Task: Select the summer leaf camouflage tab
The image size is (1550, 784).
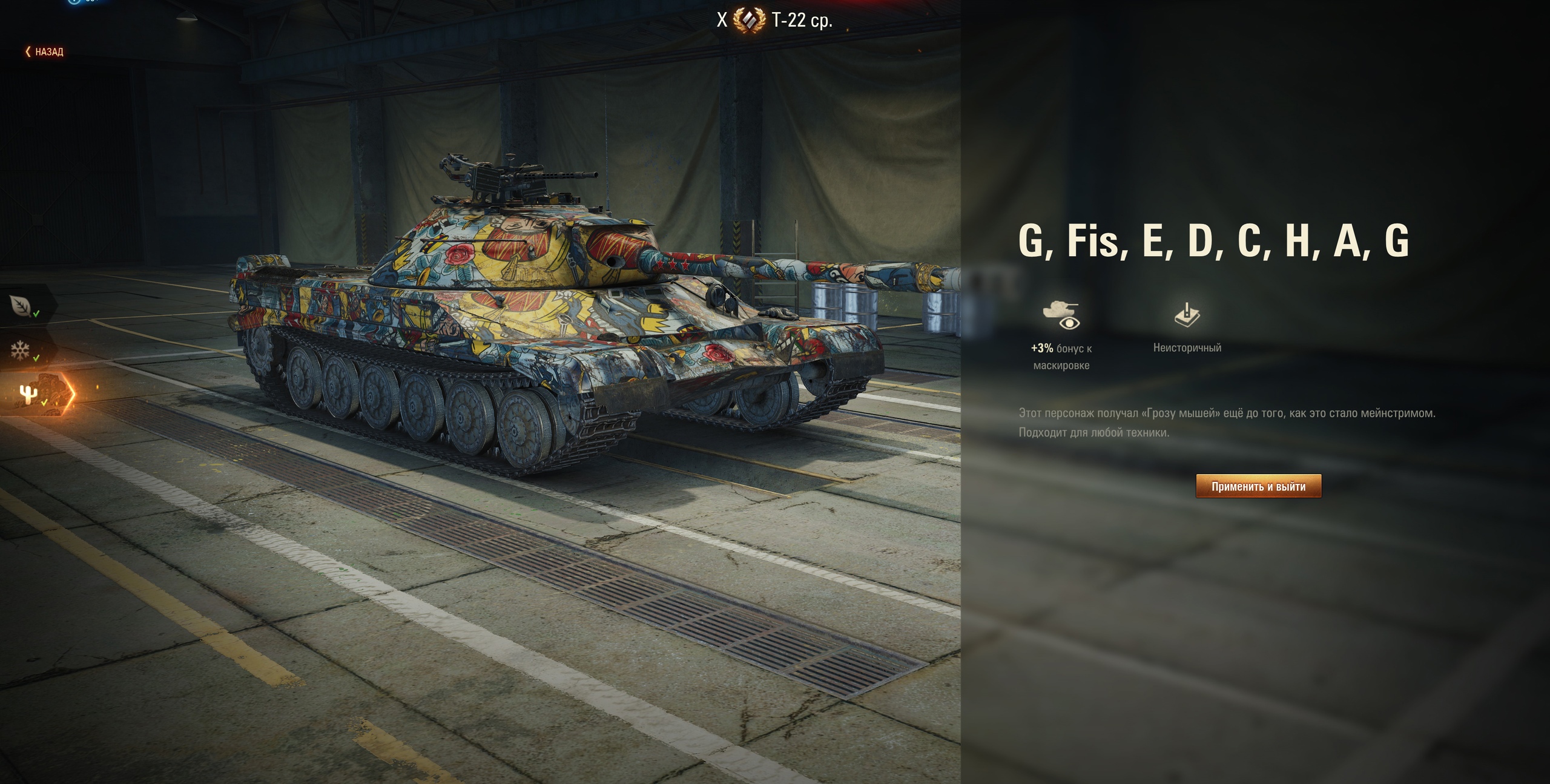Action: 23,306
